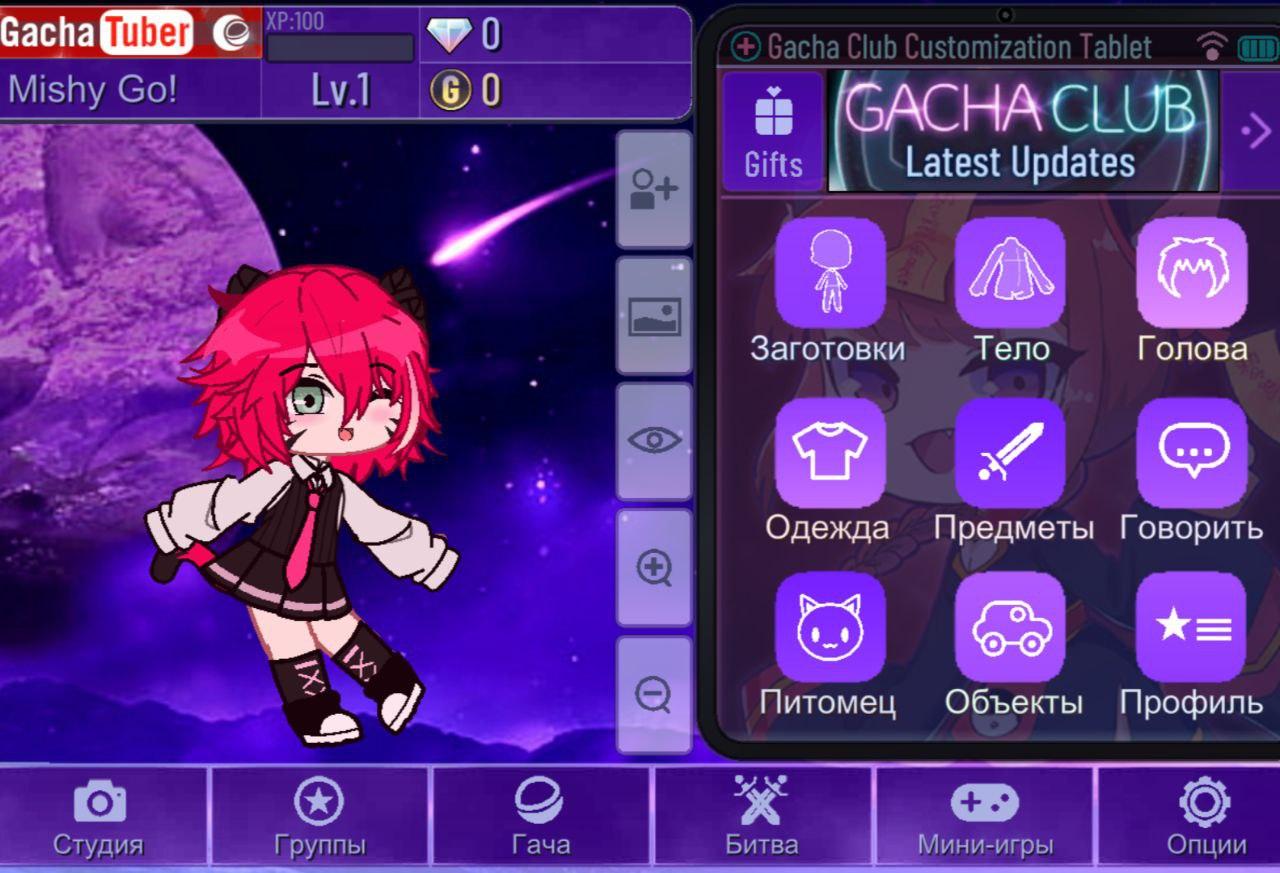Select the Тело body editor icon
This screenshot has width=1280, height=873.
click(1010, 275)
